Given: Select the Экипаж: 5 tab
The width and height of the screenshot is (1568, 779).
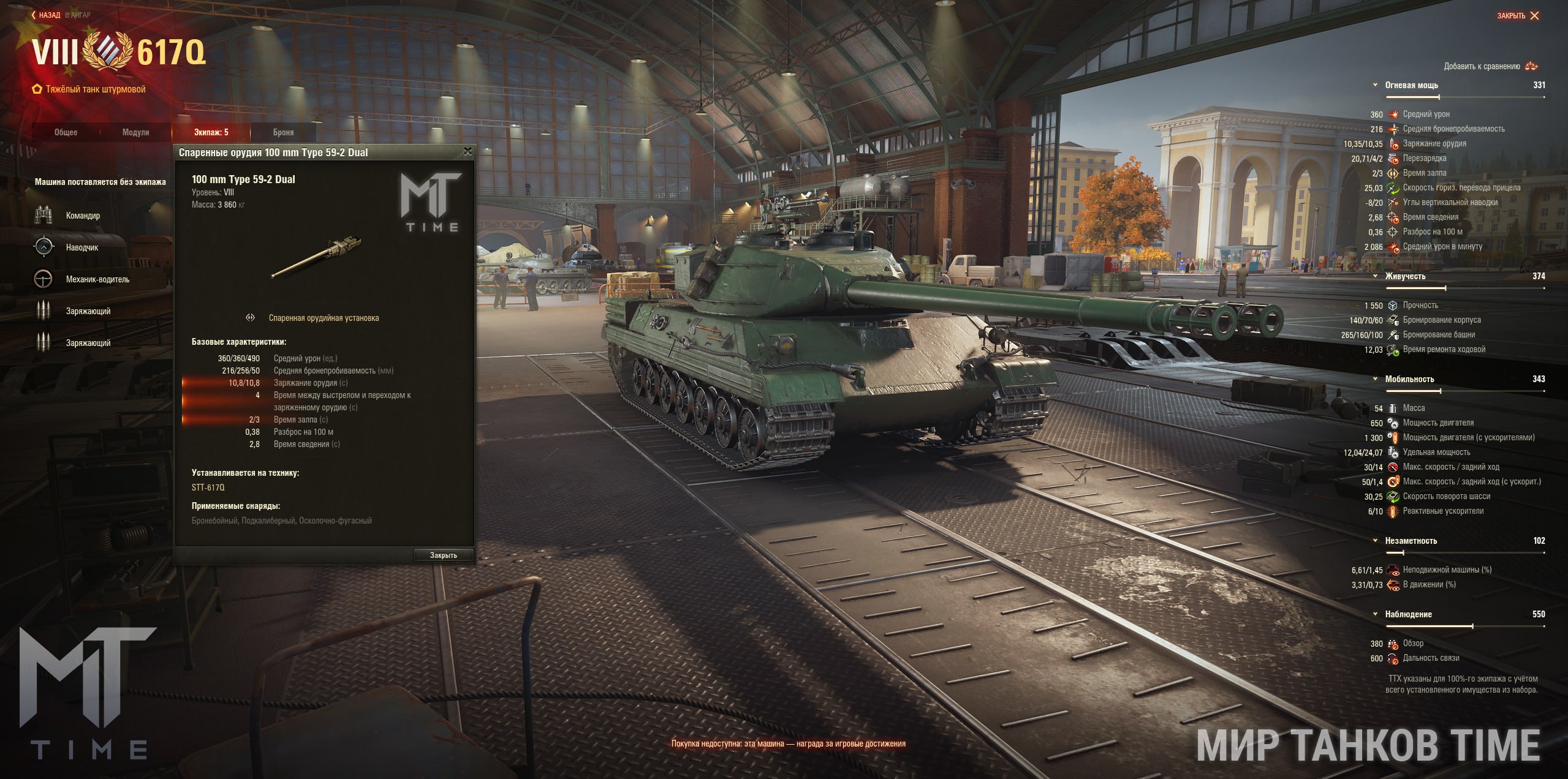Looking at the screenshot, I should point(211,132).
